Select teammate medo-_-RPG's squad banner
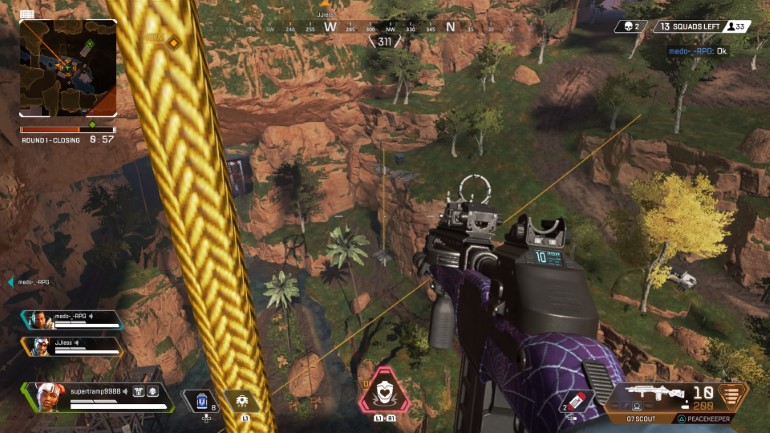The width and height of the screenshot is (770, 433). 72,320
